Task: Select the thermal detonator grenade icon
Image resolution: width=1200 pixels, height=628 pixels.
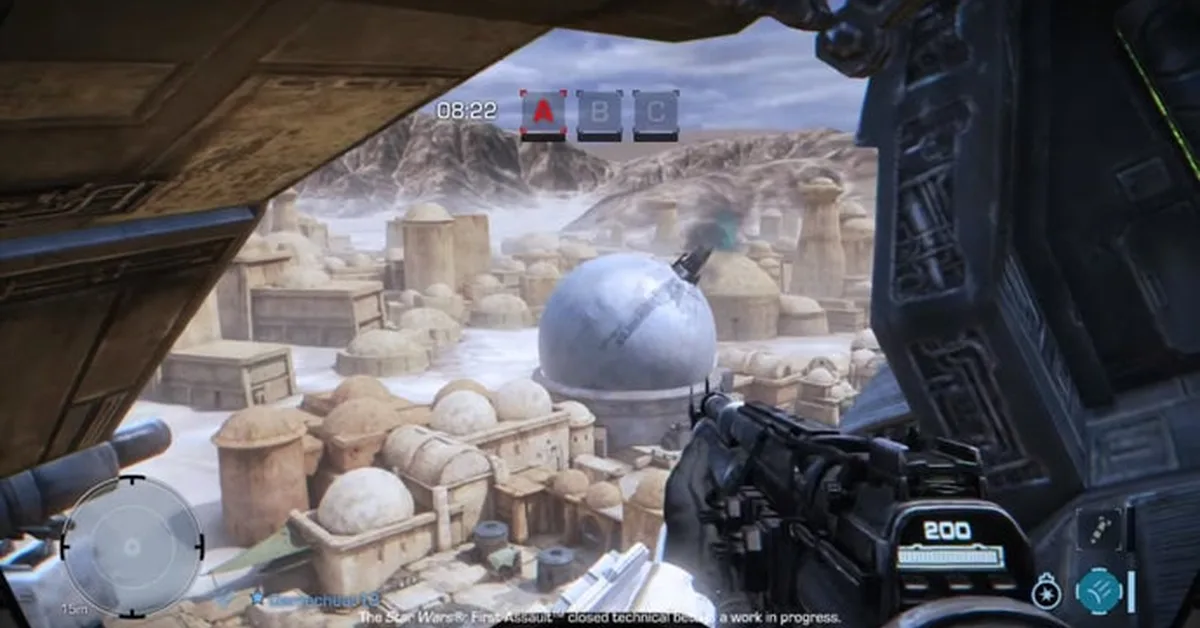Action: (1046, 591)
